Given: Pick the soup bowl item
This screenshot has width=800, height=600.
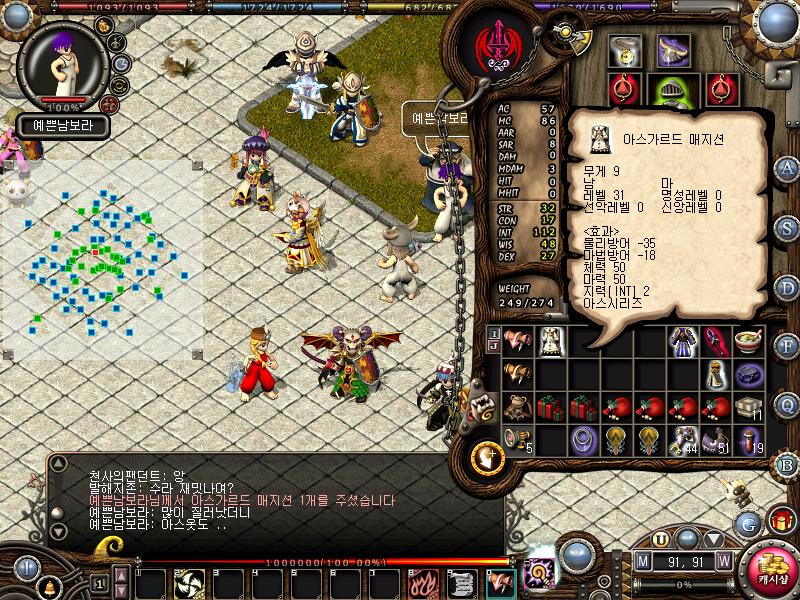Looking at the screenshot, I should 749,342.
